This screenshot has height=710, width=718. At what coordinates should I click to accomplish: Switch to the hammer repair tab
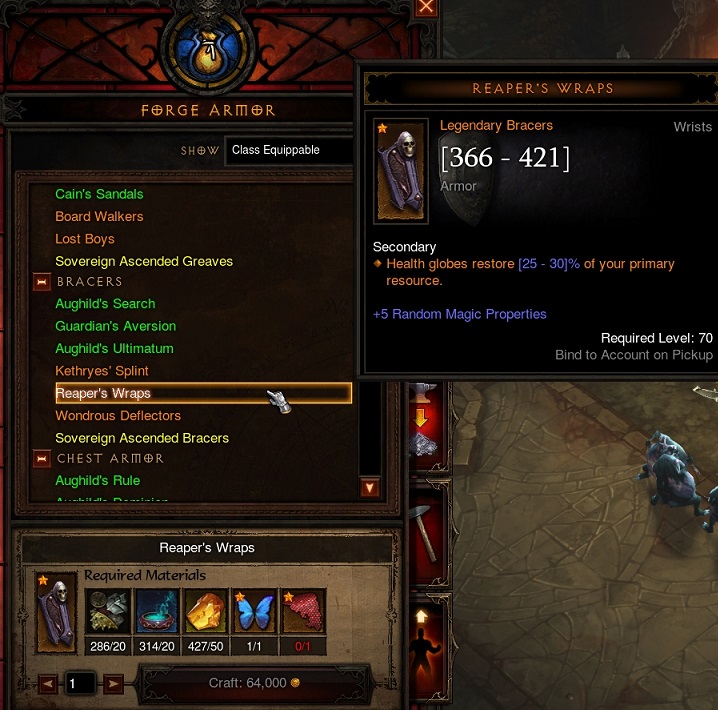pos(424,531)
